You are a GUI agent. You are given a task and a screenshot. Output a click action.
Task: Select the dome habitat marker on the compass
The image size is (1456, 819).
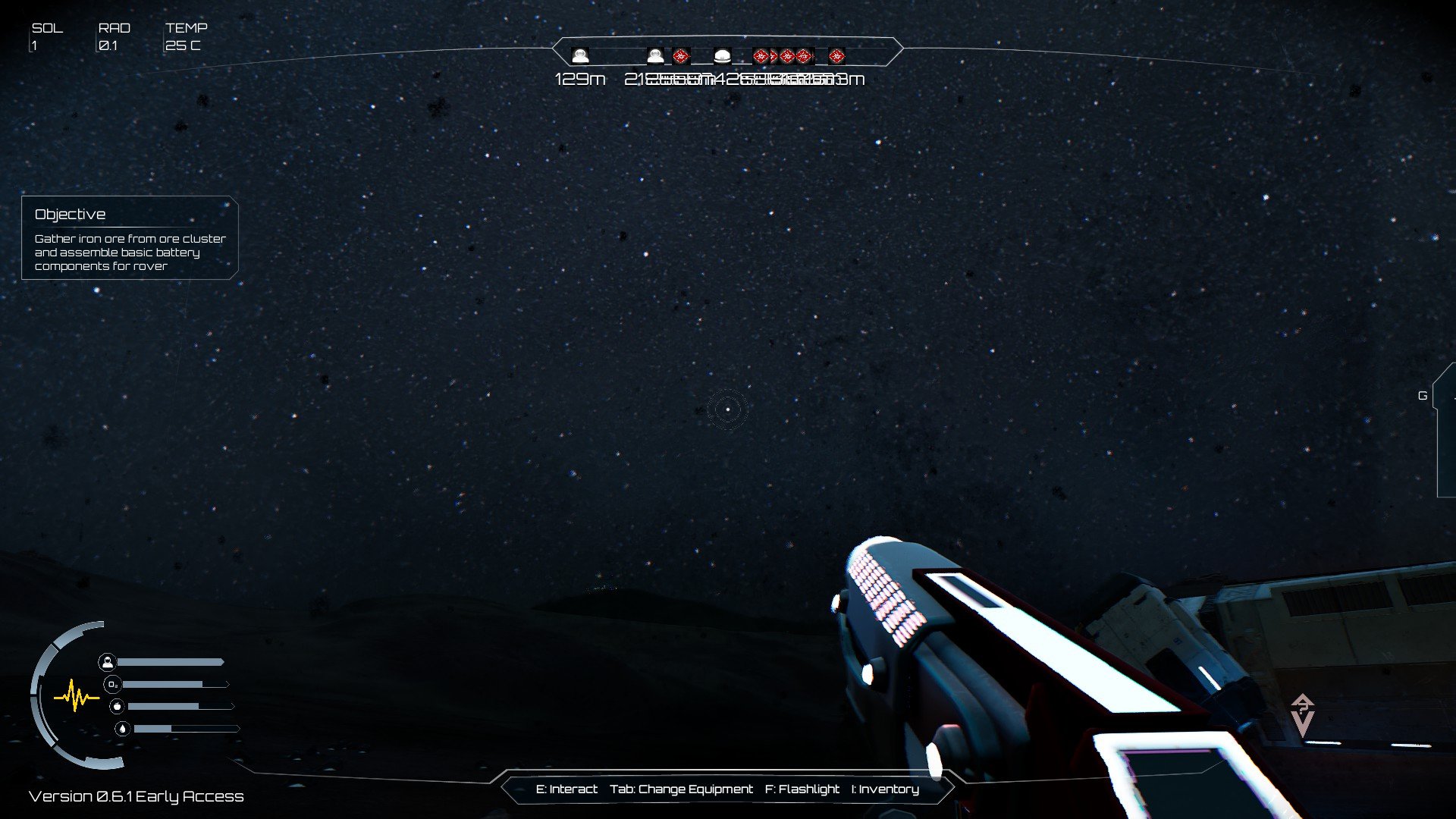pyautogui.click(x=722, y=56)
